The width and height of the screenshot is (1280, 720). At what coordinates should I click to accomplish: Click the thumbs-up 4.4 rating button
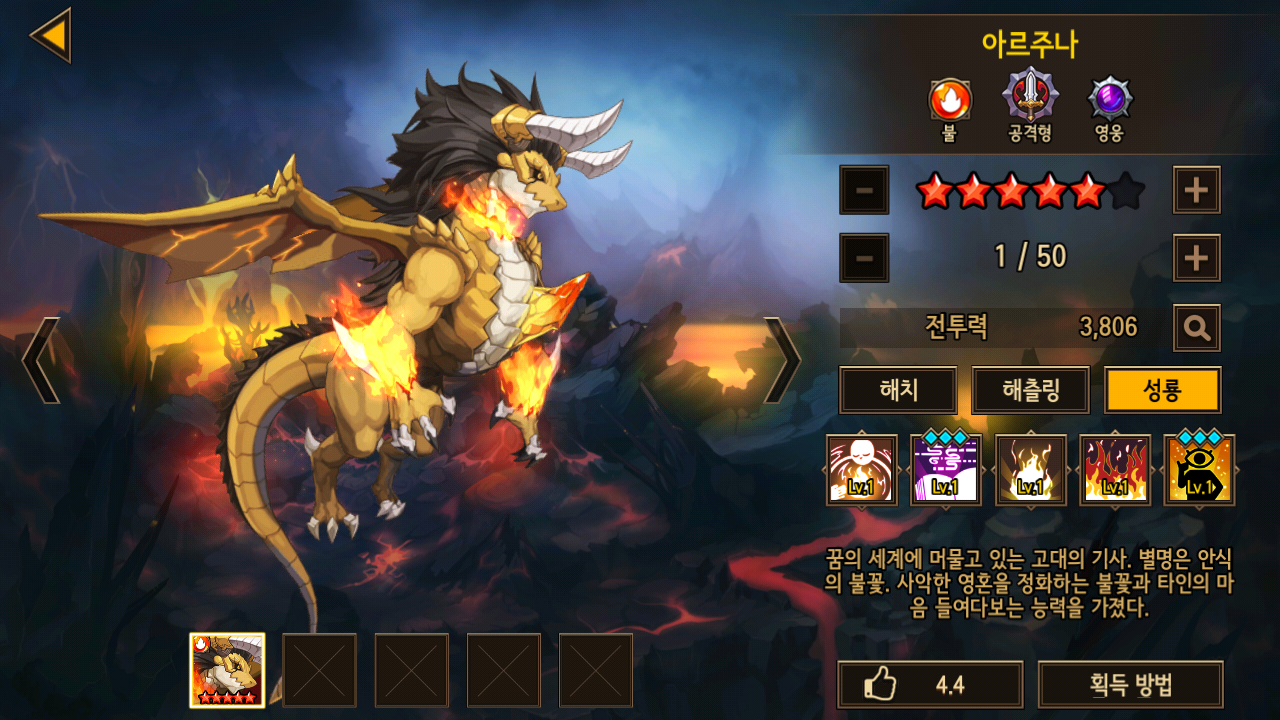tap(930, 685)
